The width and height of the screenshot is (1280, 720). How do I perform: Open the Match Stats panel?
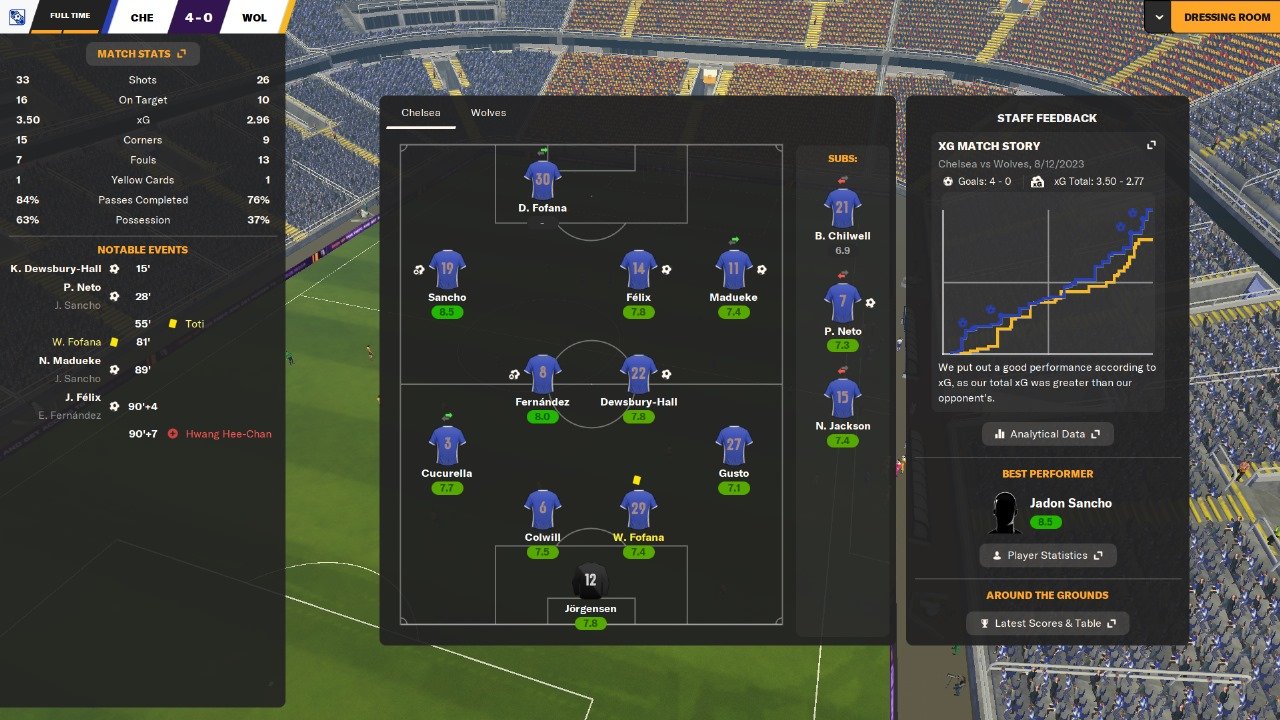click(x=142, y=54)
